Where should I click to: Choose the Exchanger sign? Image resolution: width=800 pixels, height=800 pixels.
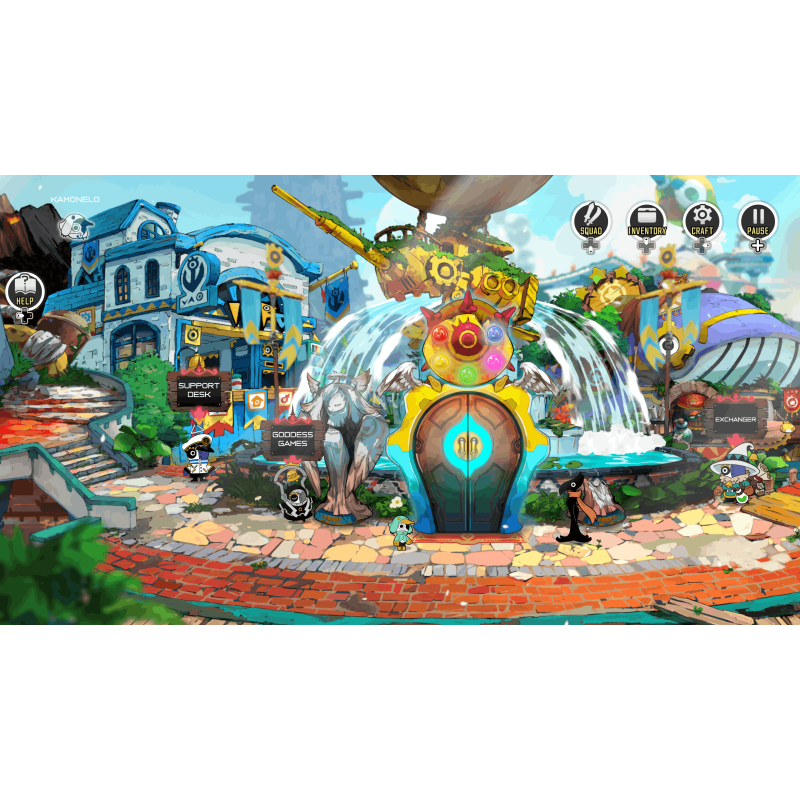[x=735, y=420]
